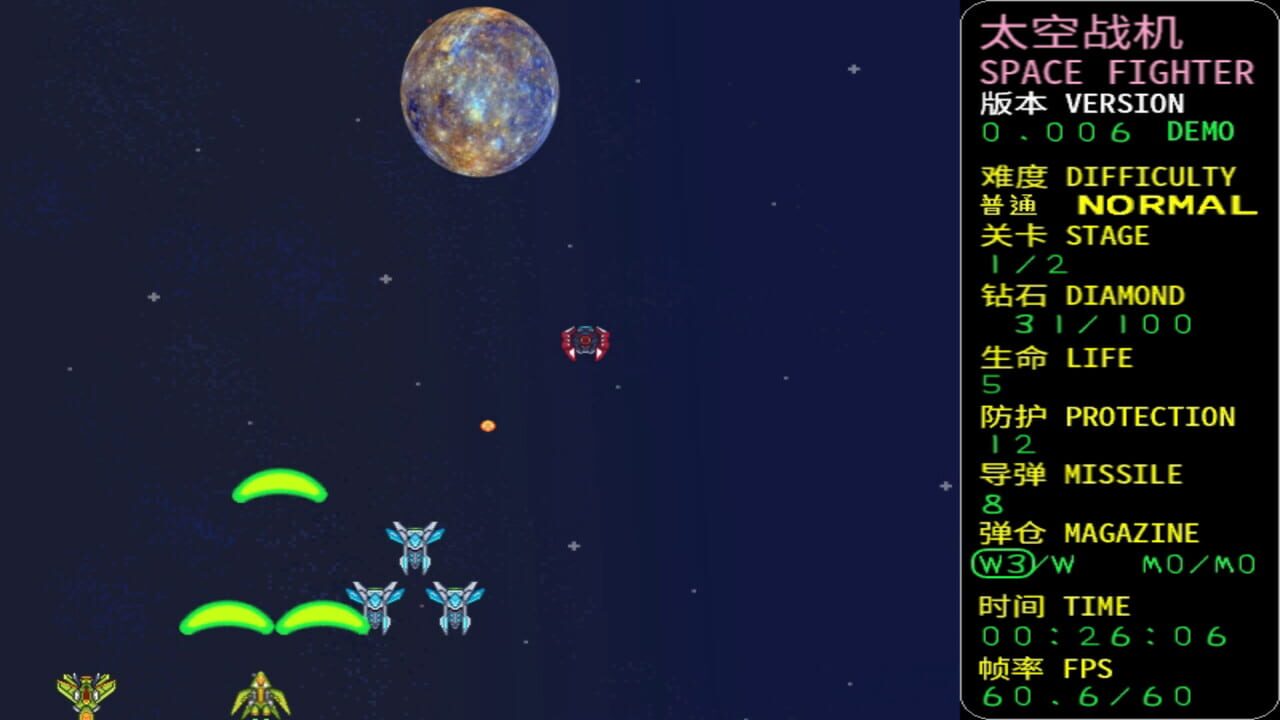Click the orange projectile in the playfield
Image resolution: width=1280 pixels, height=720 pixels.
(487, 425)
